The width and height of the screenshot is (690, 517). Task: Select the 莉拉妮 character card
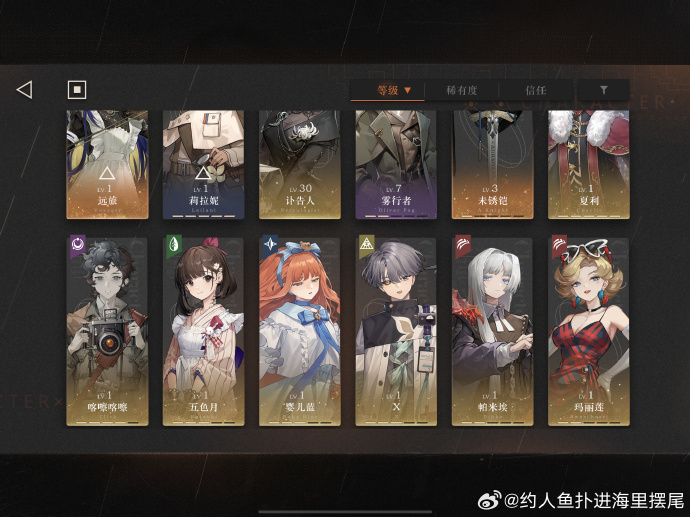[204, 165]
